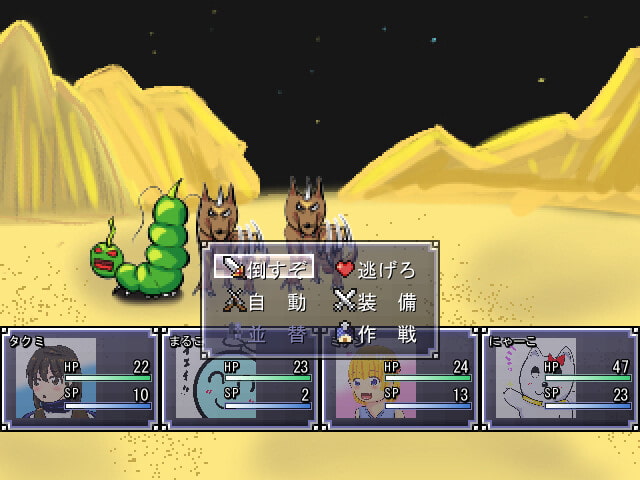Image resolution: width=640 pixels, height=480 pixels.
Task: Open the 装備 equipment command
Action: pos(374,301)
